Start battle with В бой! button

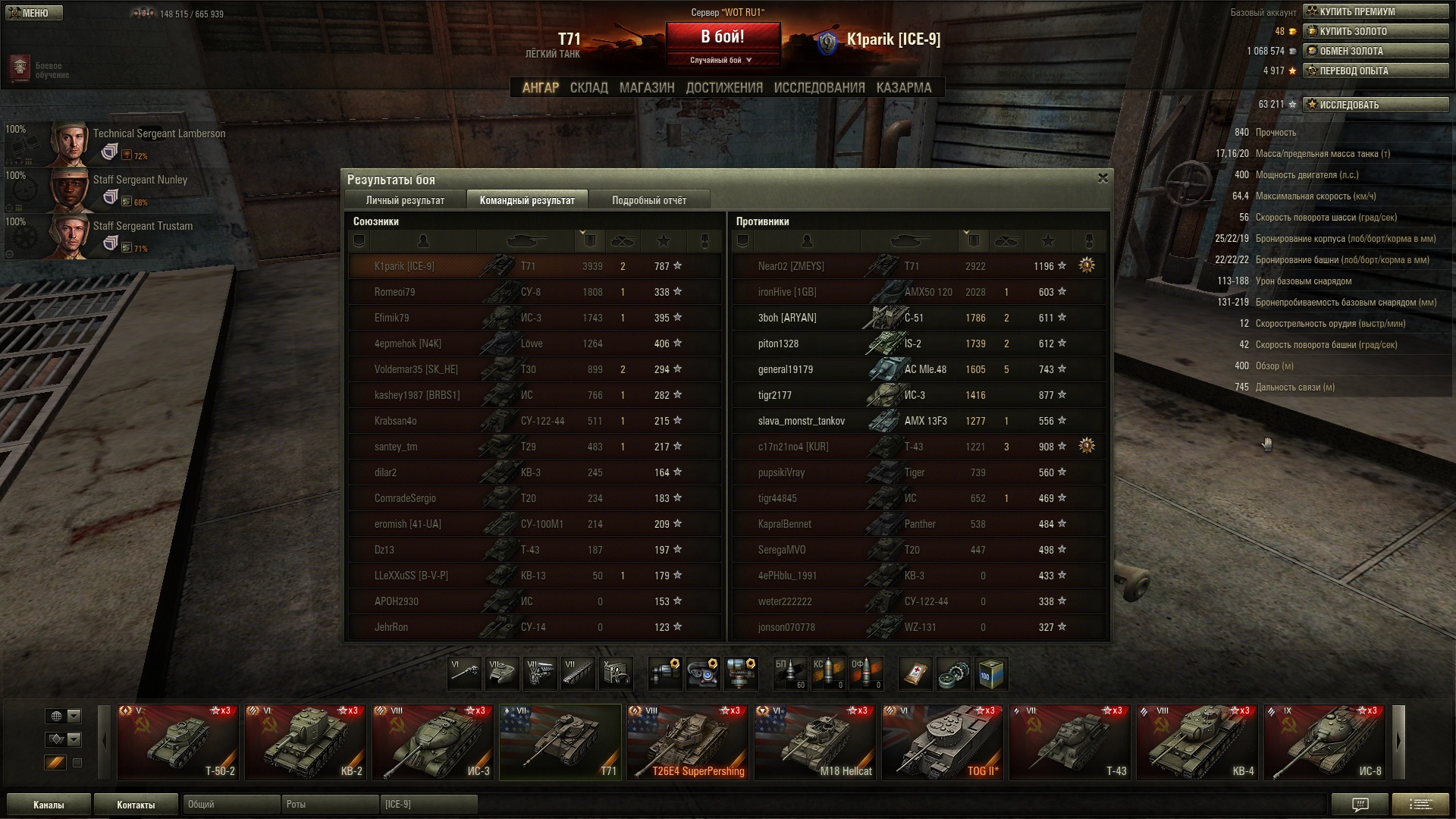click(722, 37)
